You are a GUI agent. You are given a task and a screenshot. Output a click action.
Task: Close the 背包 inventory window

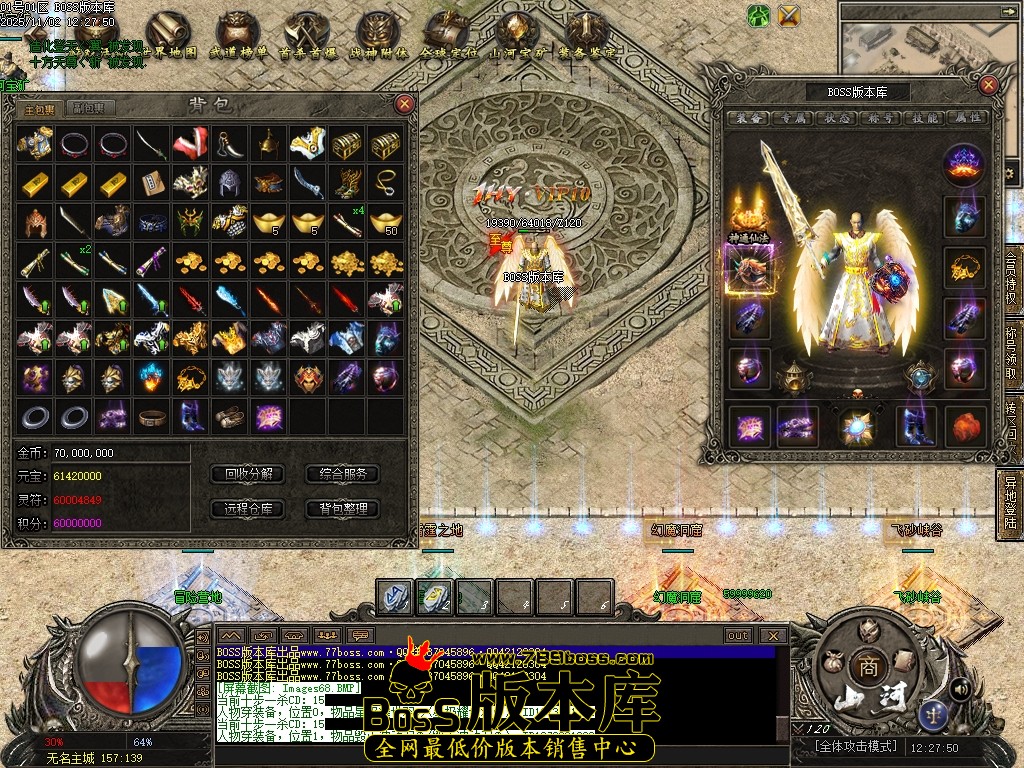tap(404, 103)
